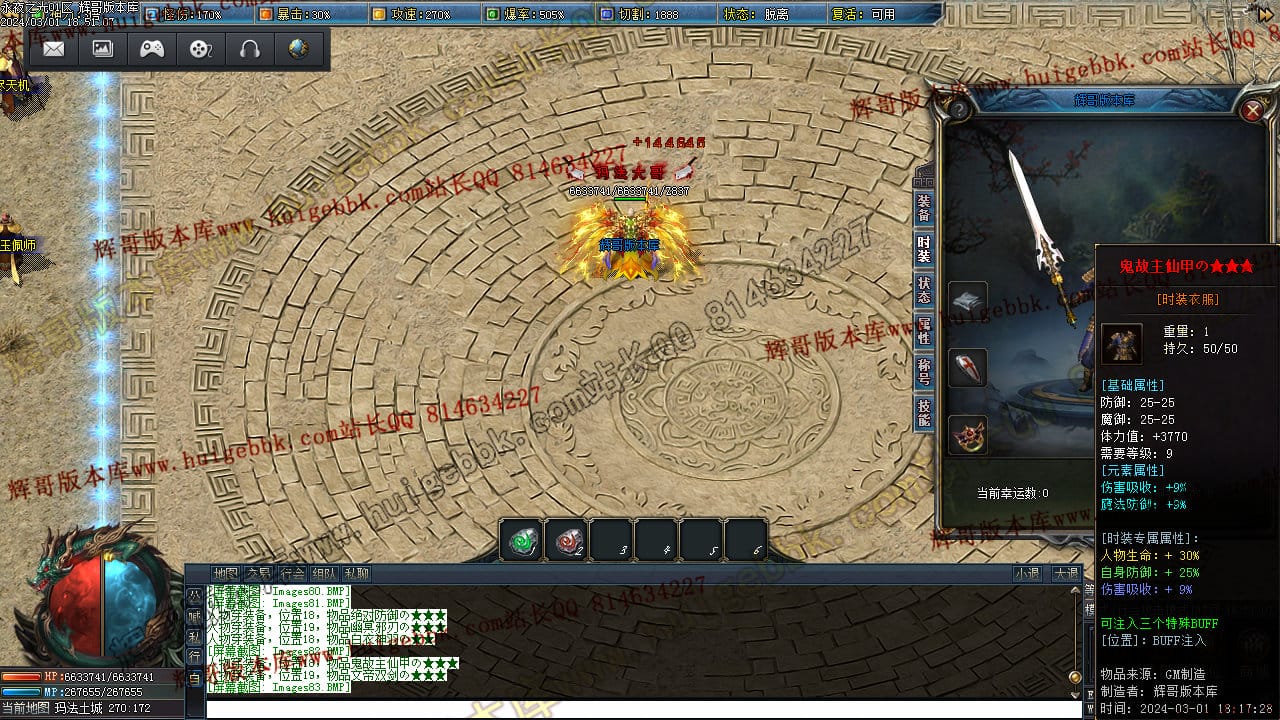Open the 地图 map button
This screenshot has height=720, width=1280.
[x=226, y=573]
